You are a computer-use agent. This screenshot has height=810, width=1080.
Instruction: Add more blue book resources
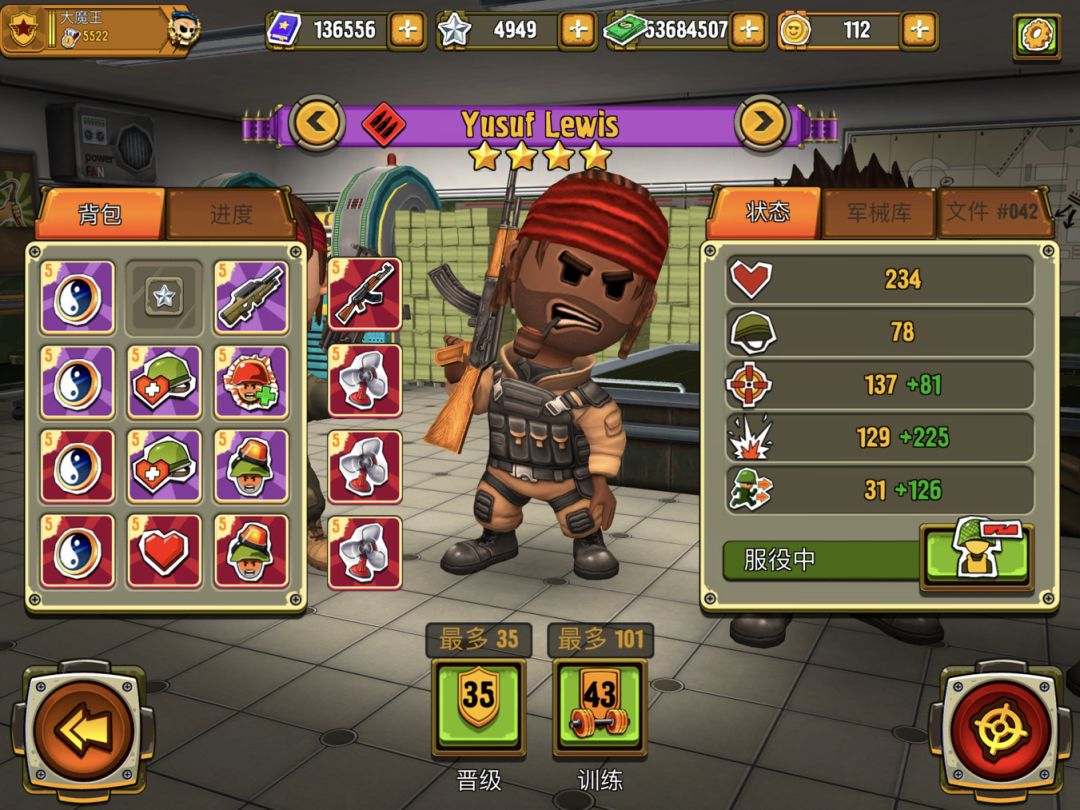[x=406, y=30]
